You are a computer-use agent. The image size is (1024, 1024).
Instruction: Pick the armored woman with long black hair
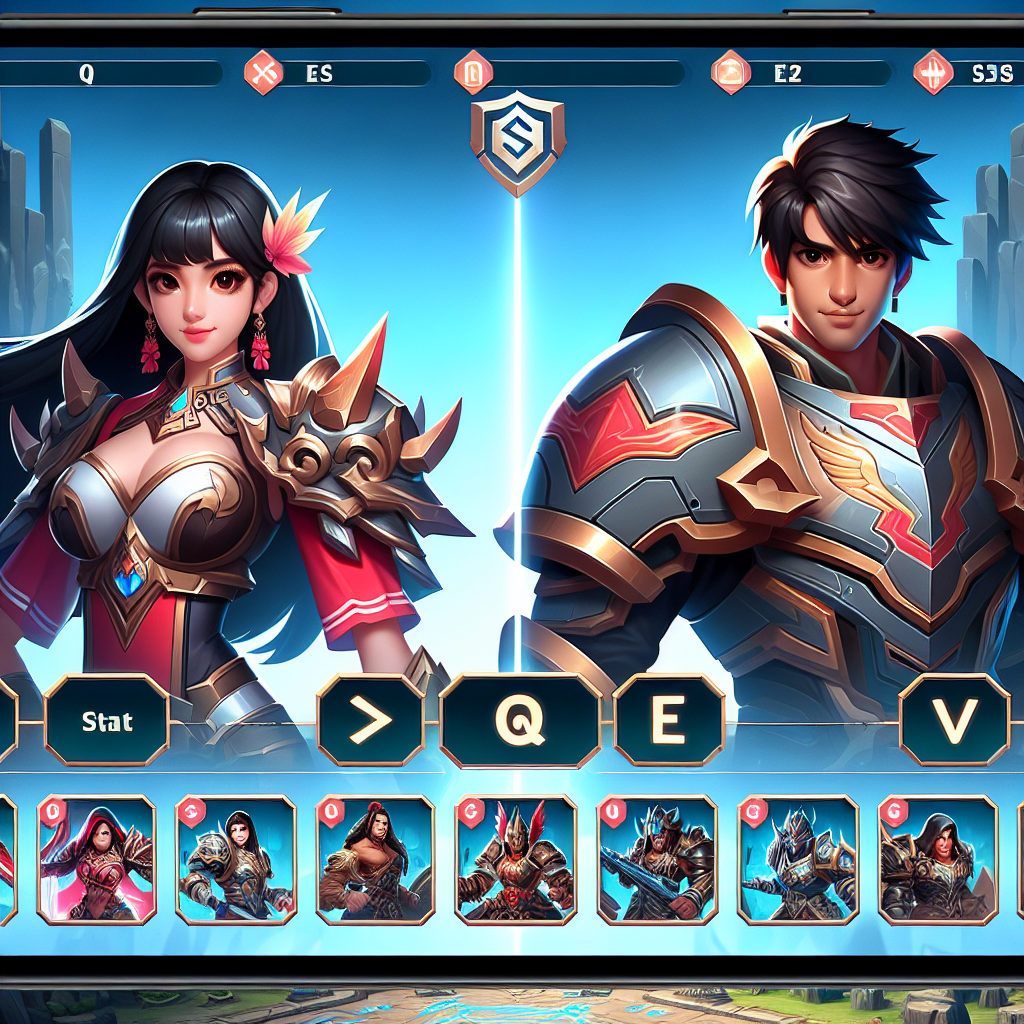pyautogui.click(x=235, y=858)
